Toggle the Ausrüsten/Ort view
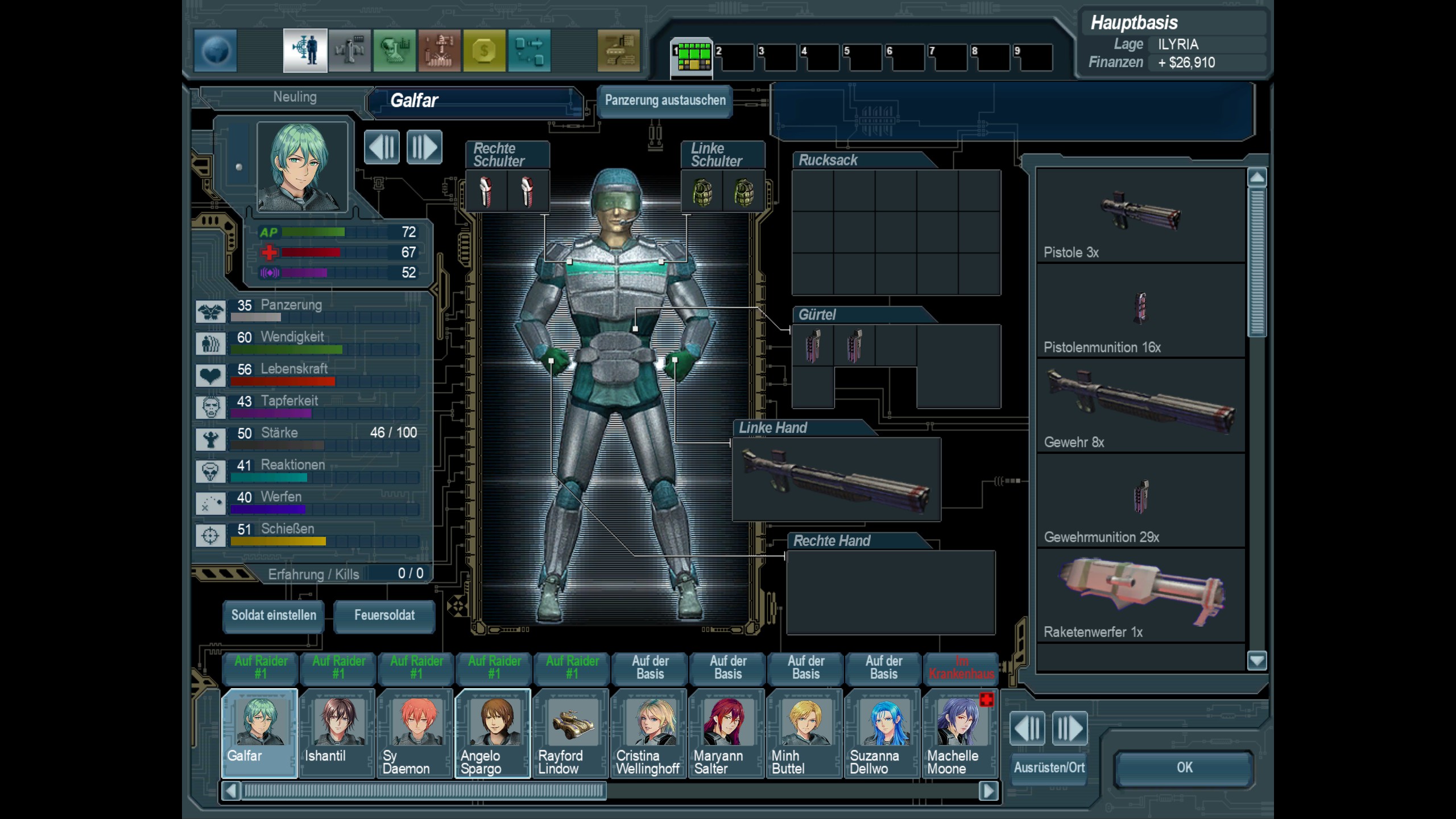Screen dimensions: 1456x819 click(x=1049, y=768)
